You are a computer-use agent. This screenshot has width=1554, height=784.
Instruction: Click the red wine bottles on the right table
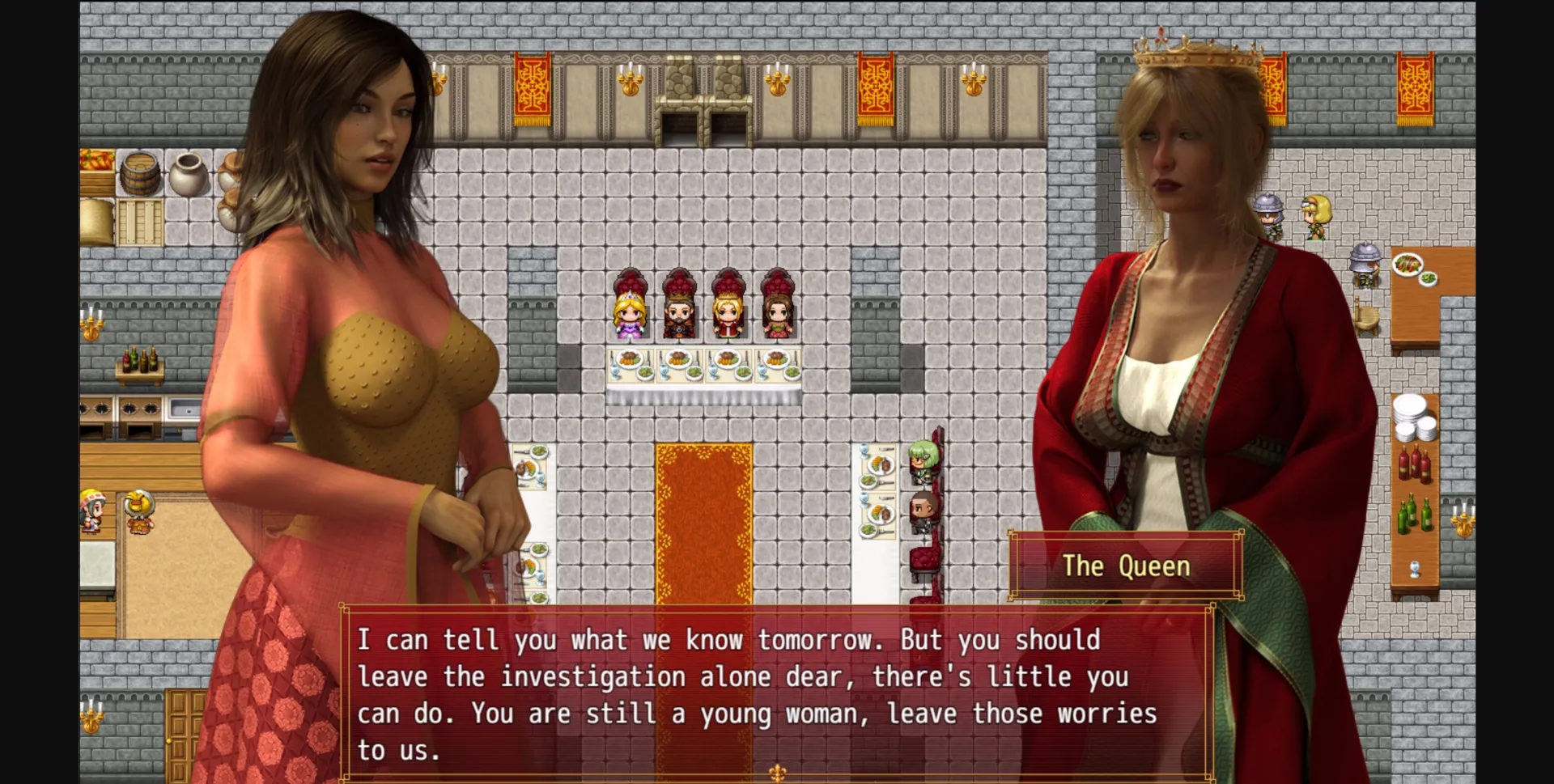point(1414,464)
